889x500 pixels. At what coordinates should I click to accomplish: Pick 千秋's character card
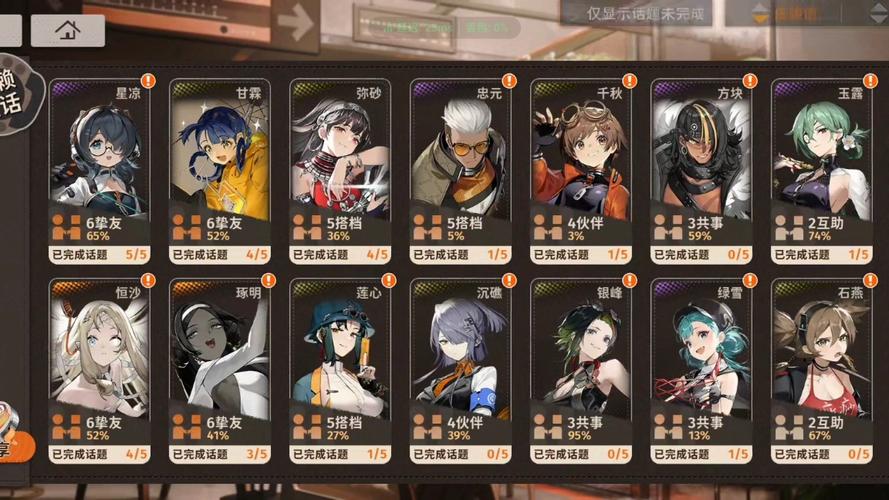(x=581, y=170)
